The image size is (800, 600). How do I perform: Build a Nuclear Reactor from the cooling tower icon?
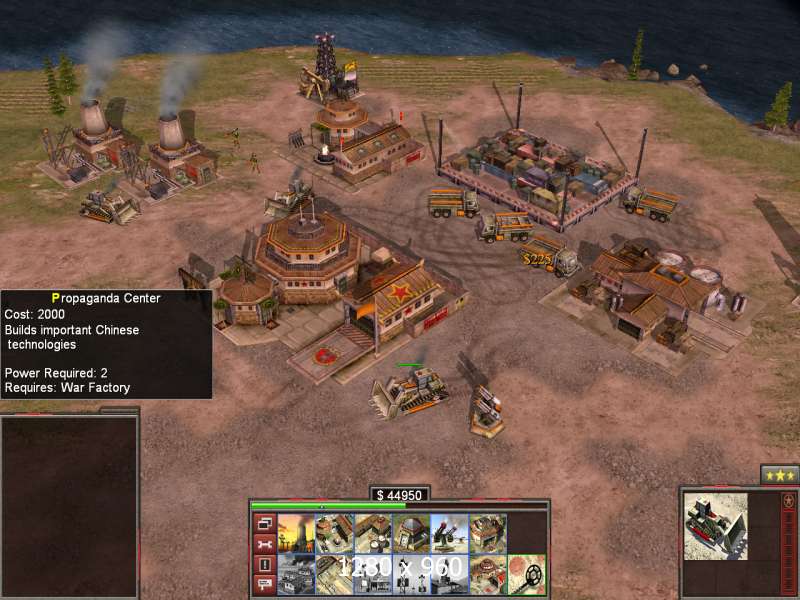(x=296, y=534)
